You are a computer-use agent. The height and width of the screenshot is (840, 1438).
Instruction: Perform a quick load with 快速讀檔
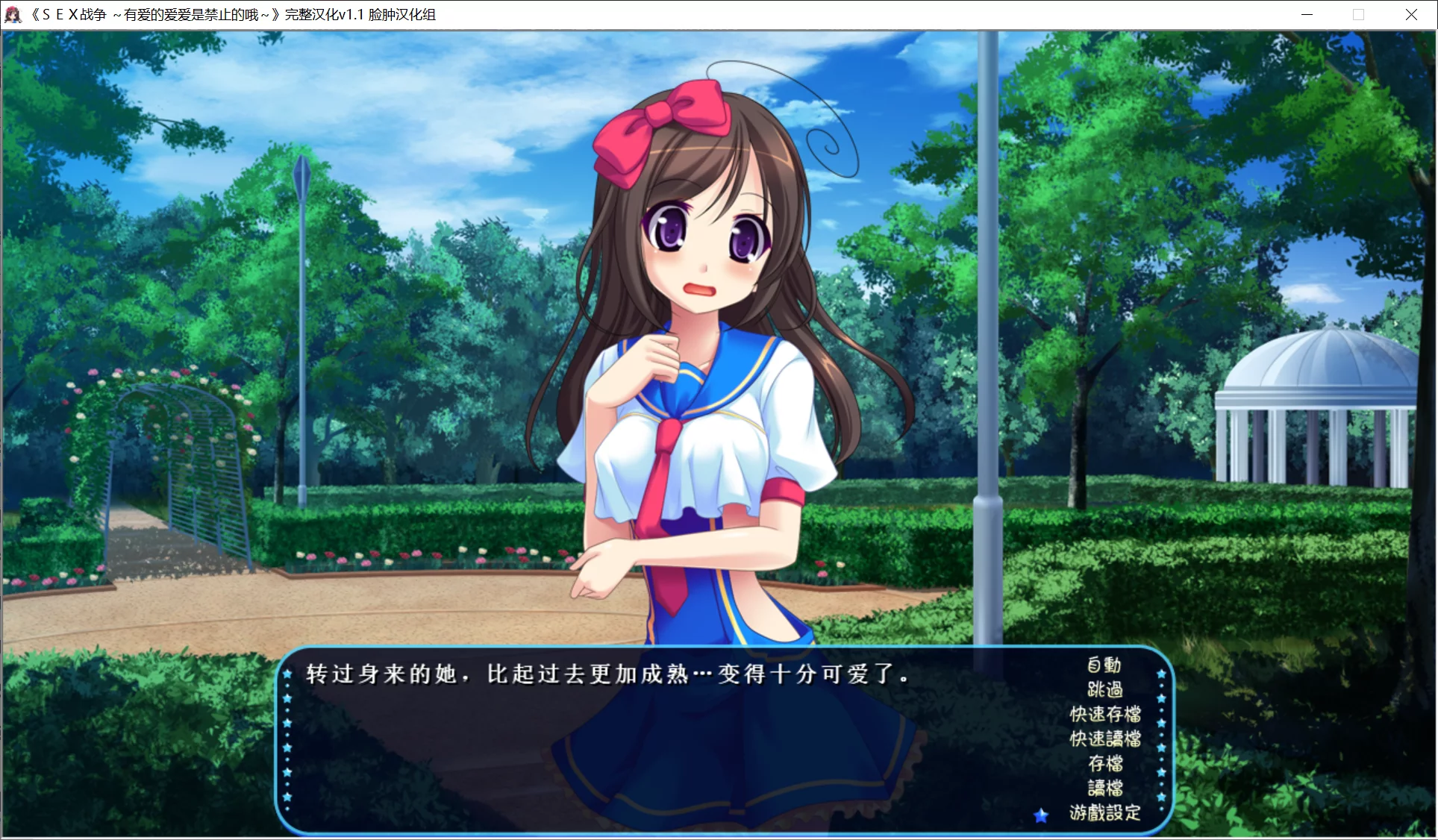(1105, 739)
